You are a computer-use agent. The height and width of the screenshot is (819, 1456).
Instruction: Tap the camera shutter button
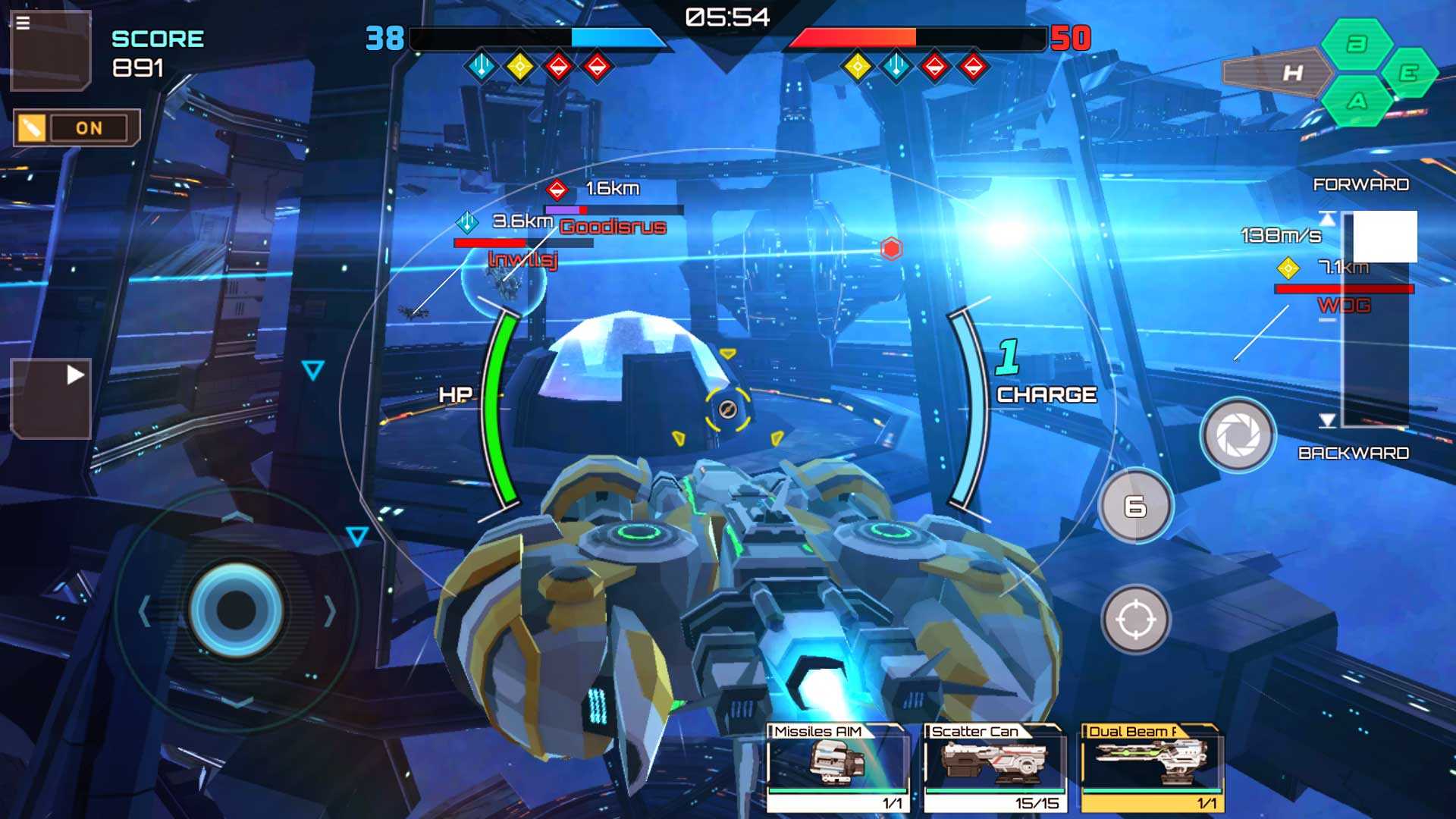(x=1238, y=435)
